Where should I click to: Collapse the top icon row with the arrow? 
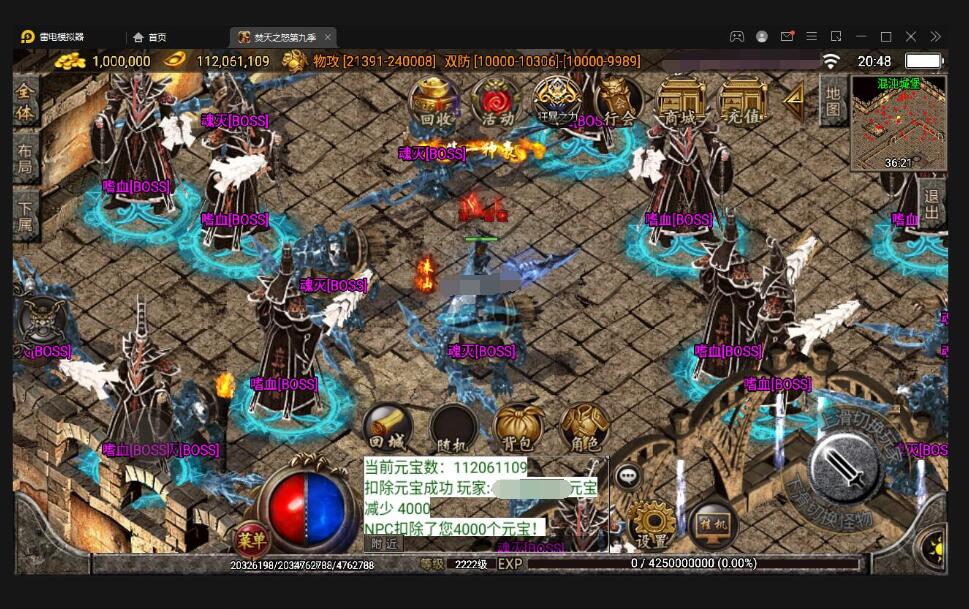tap(795, 99)
